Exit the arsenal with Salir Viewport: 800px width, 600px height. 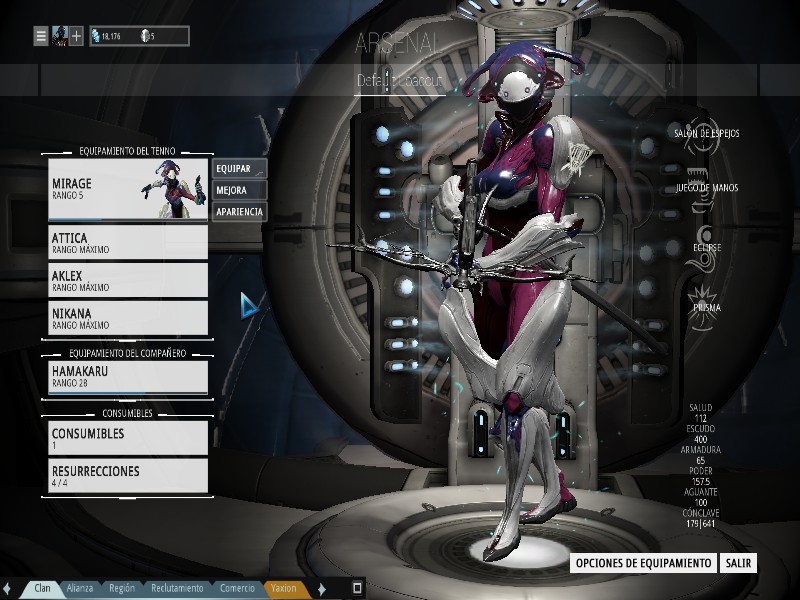738,564
